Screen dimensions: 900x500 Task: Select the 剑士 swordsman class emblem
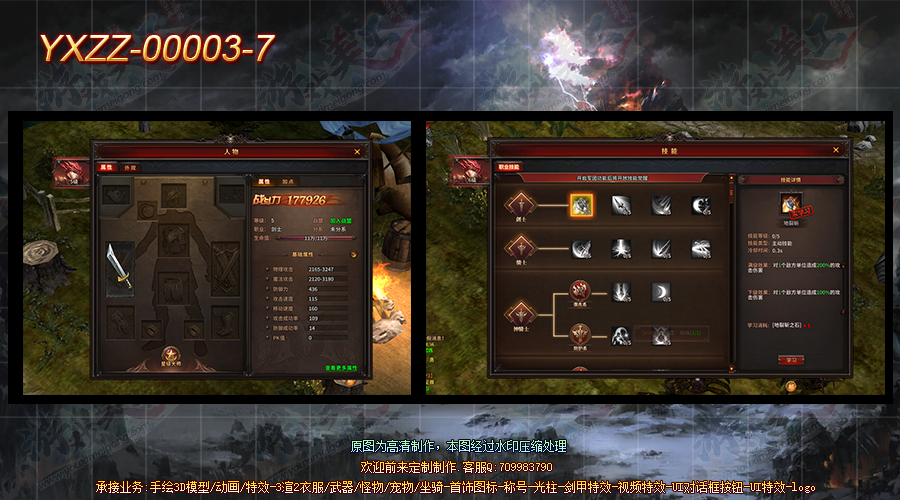pyautogui.click(x=519, y=206)
